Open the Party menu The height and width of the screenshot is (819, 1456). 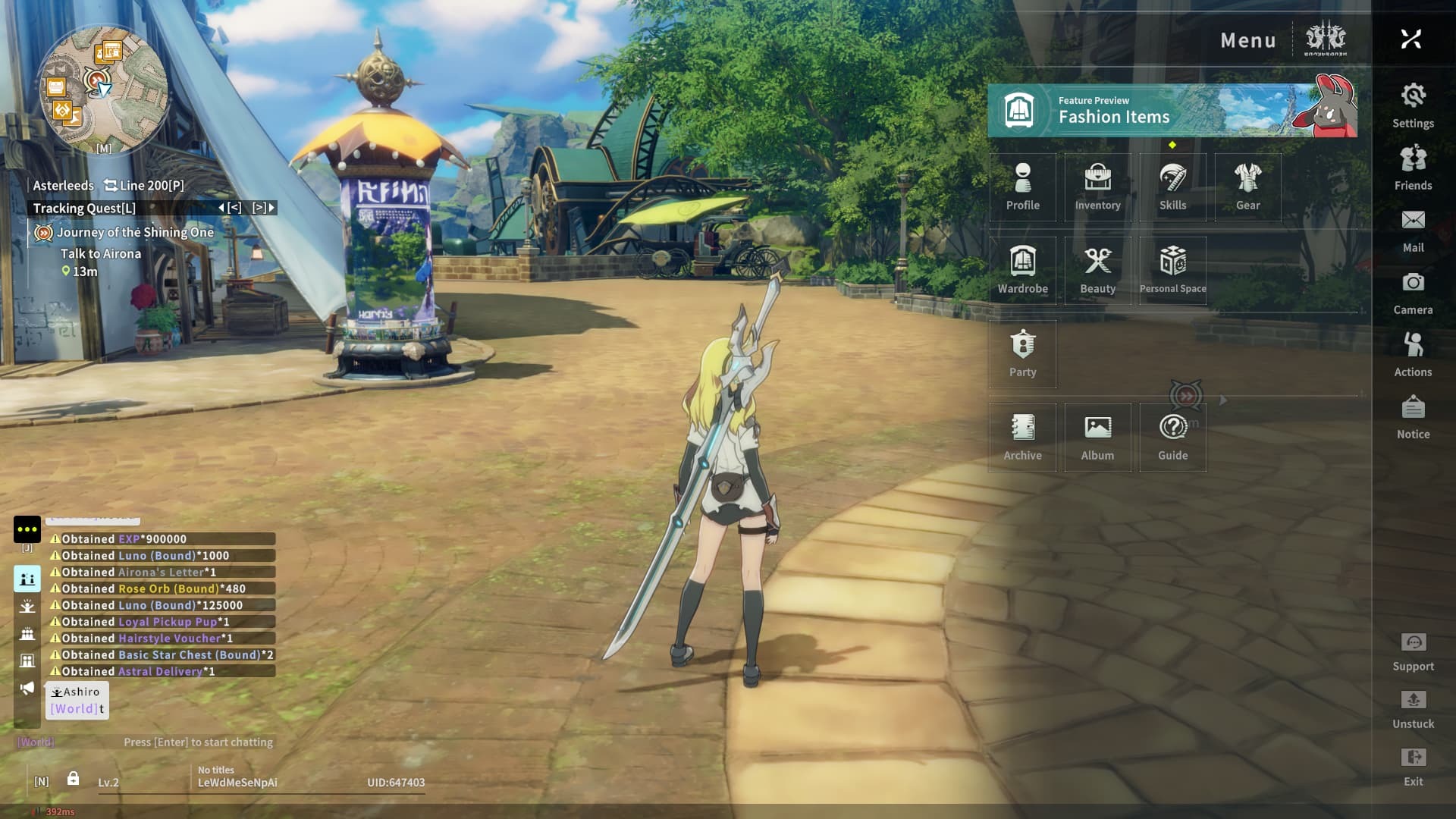(x=1022, y=353)
